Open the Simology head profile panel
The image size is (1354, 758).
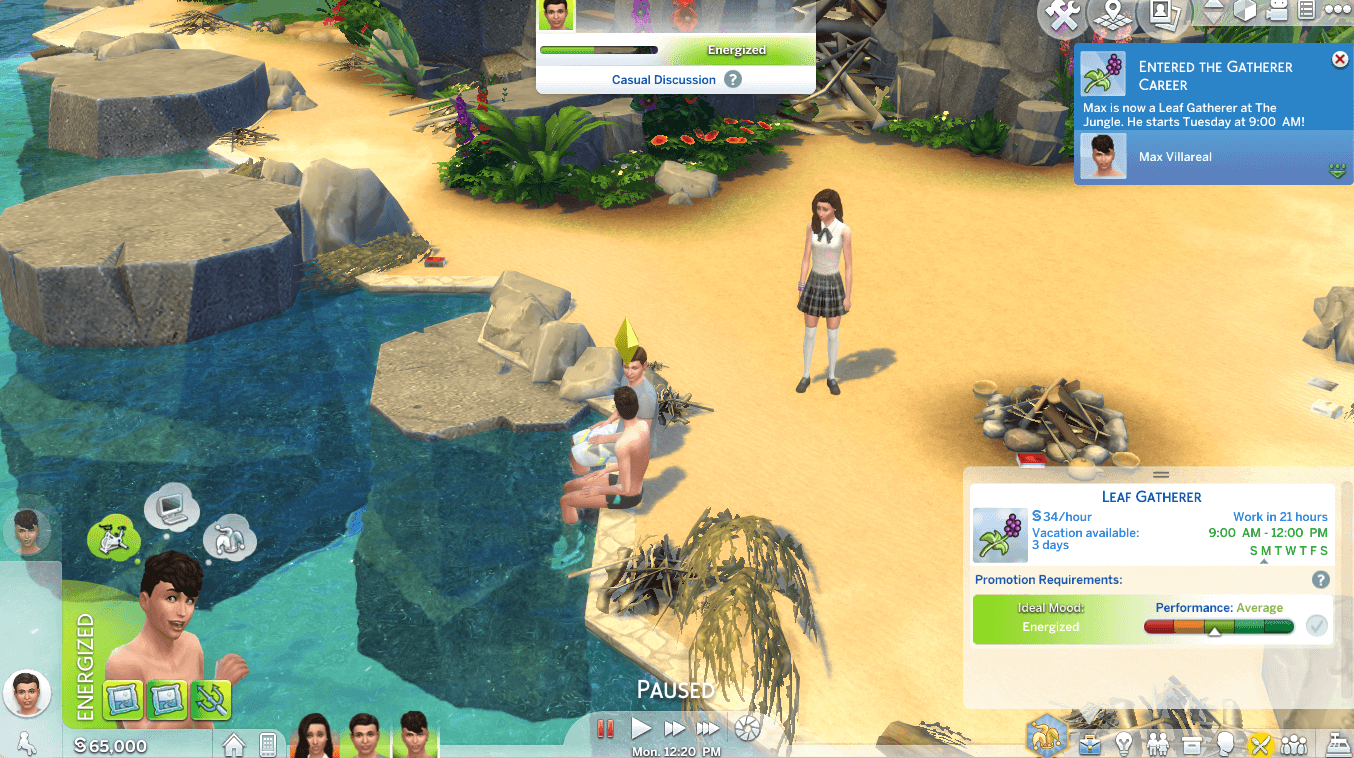[1225, 744]
